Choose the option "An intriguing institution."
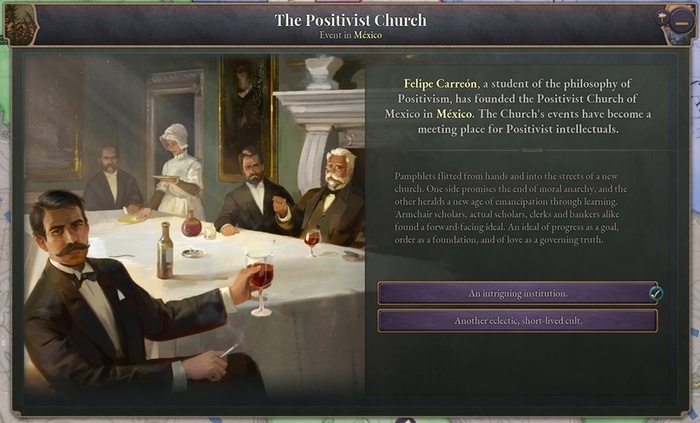 517,293
